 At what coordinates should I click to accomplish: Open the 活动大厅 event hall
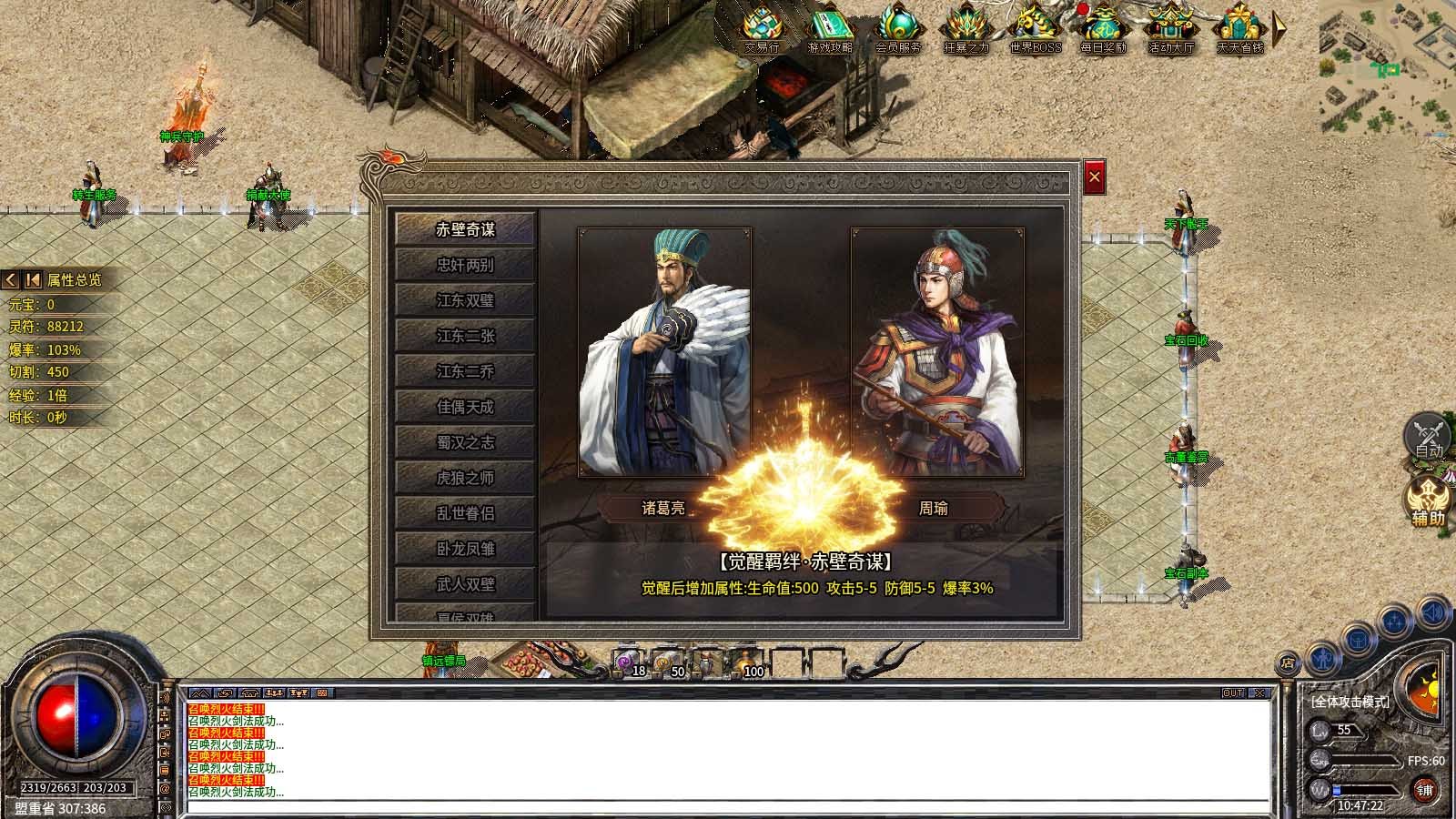(x=1171, y=27)
